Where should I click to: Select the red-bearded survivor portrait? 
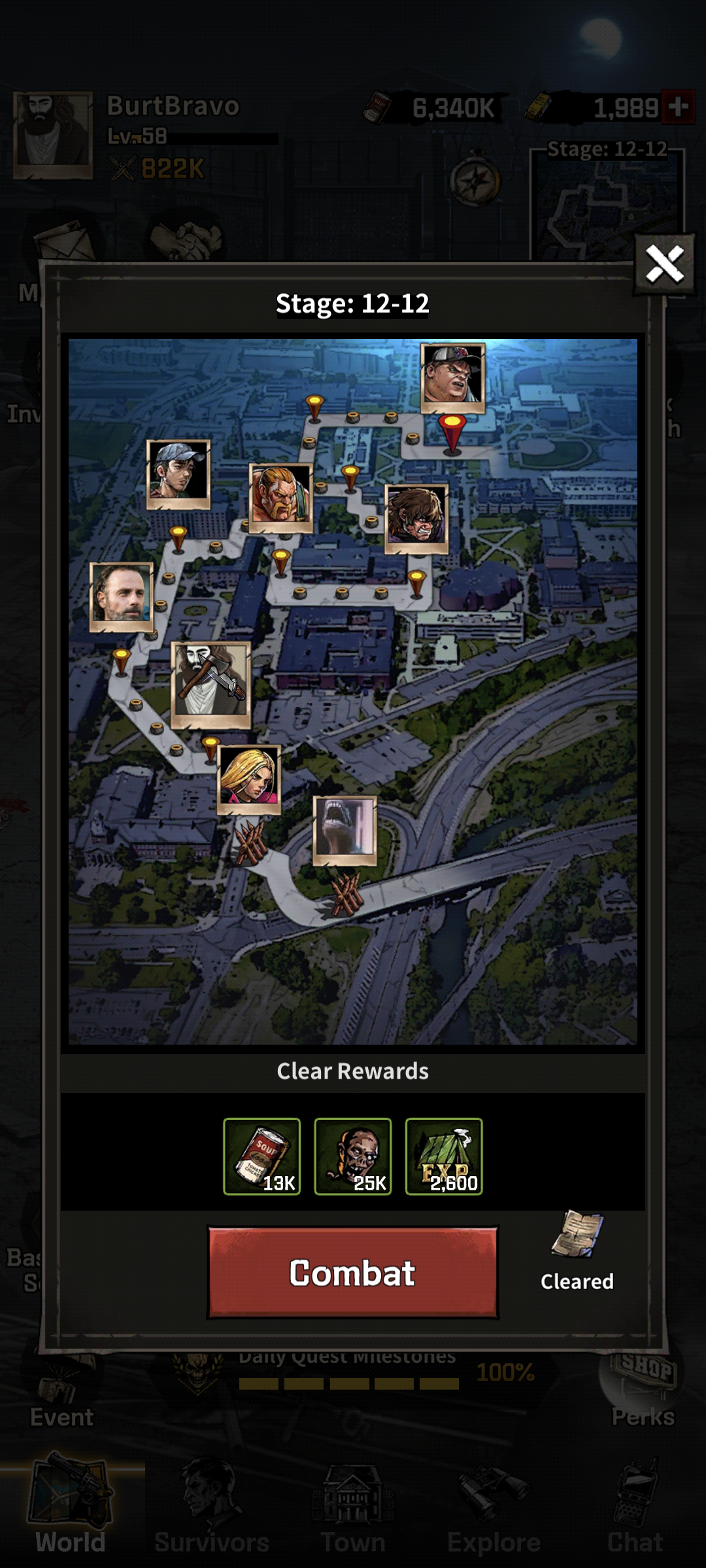pos(281,498)
